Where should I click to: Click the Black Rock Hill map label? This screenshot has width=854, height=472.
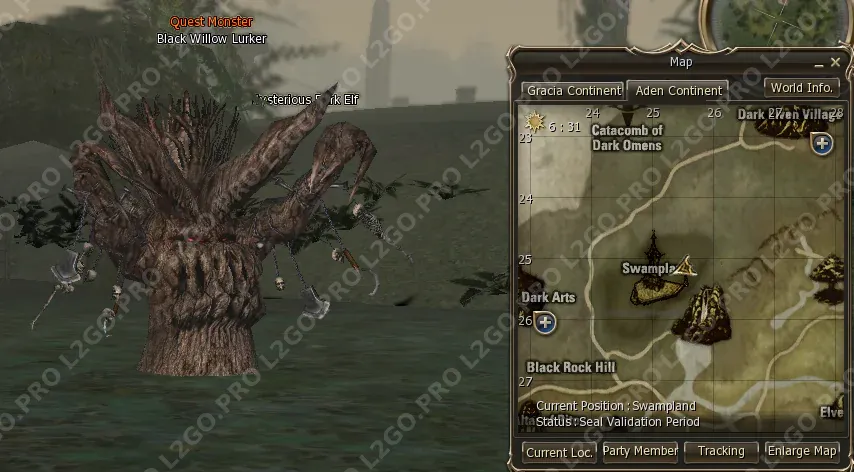point(571,367)
